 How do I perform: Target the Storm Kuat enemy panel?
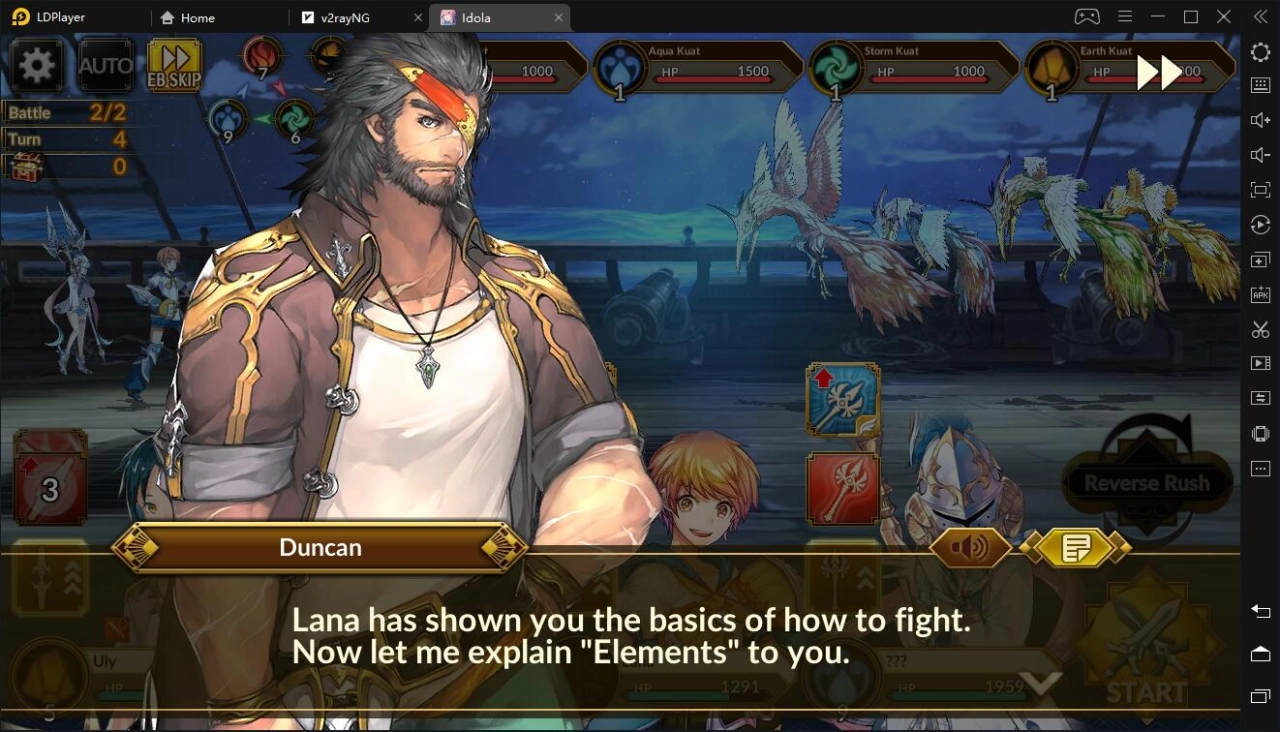tap(915, 68)
